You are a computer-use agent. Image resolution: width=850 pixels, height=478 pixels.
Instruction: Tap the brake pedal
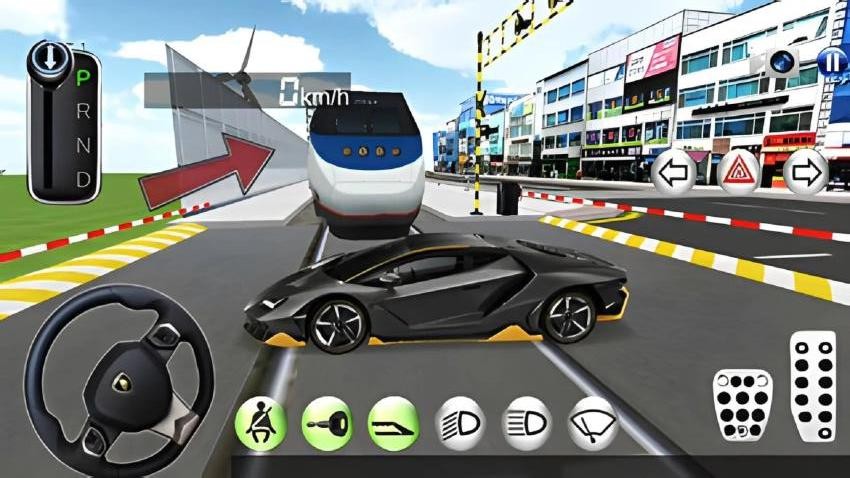coord(742,403)
